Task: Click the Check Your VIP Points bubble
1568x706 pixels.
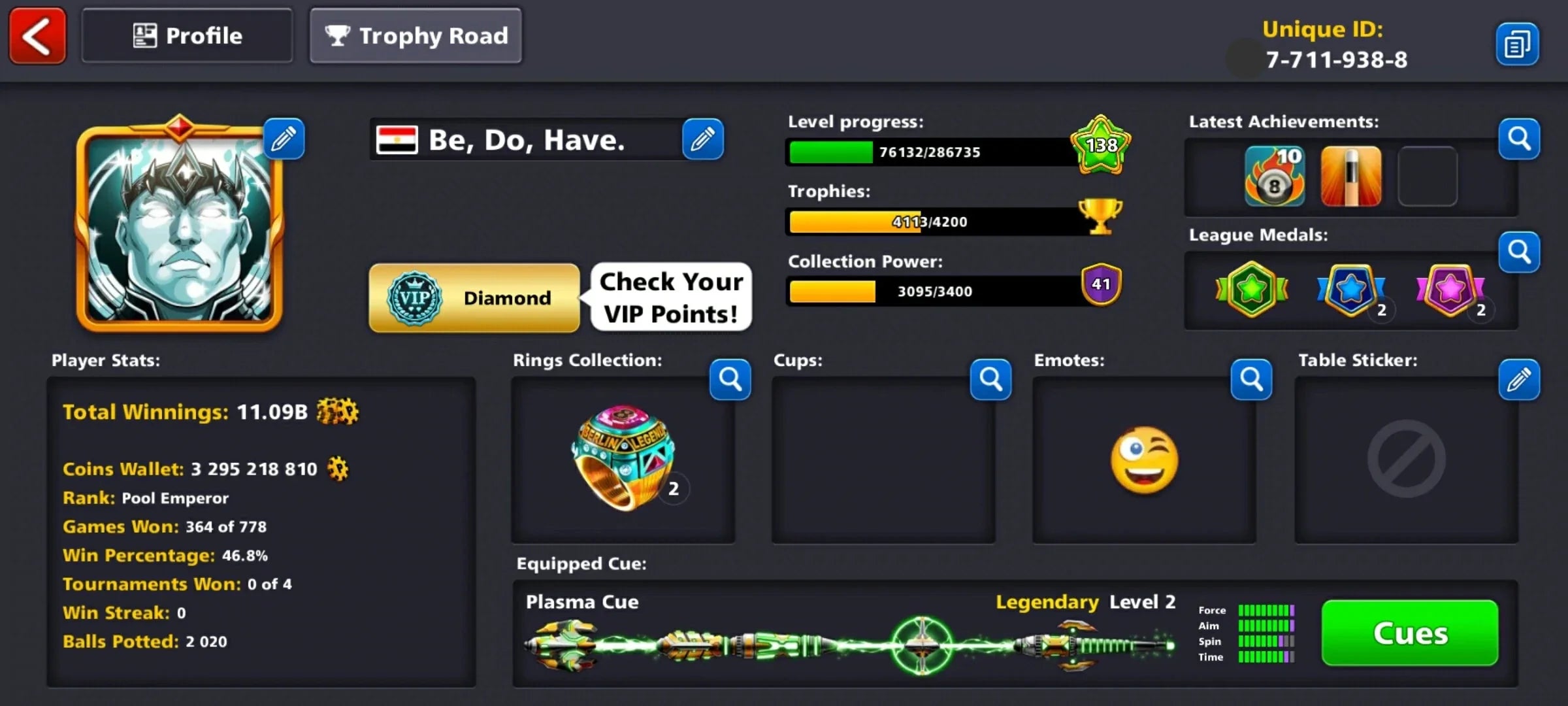Action: [x=670, y=297]
